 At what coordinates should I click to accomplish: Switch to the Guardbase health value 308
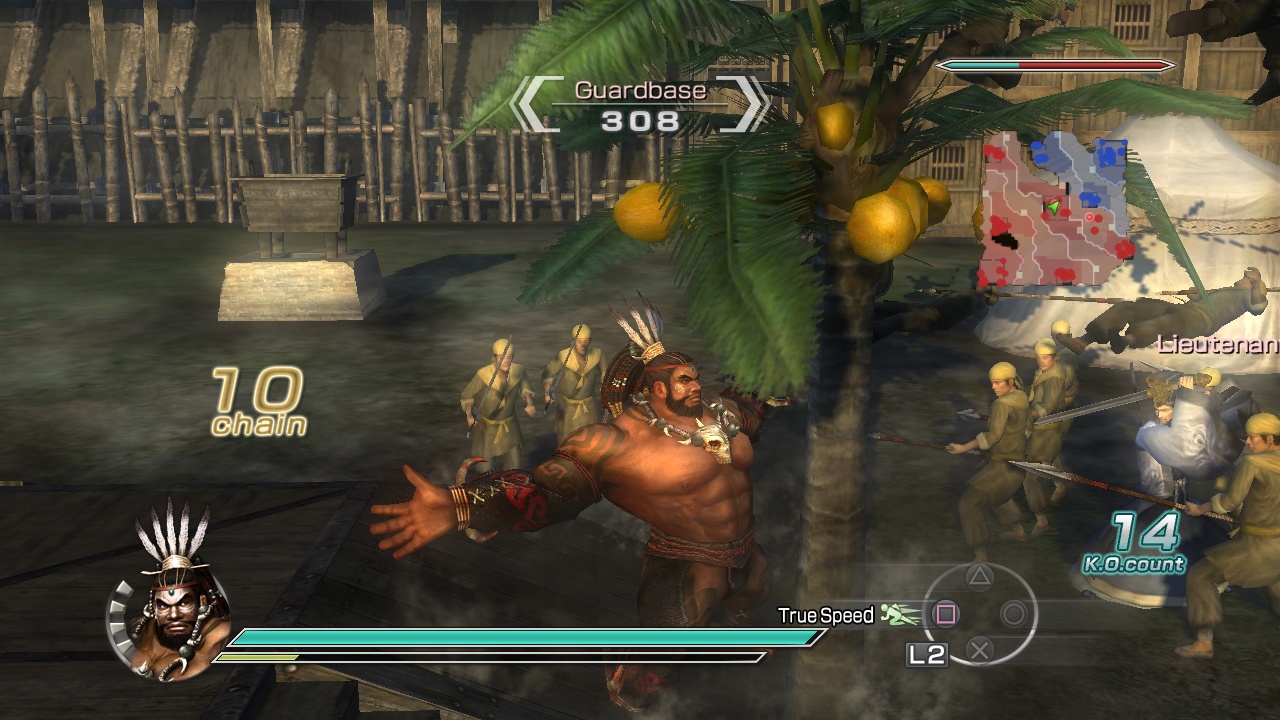pyautogui.click(x=639, y=122)
